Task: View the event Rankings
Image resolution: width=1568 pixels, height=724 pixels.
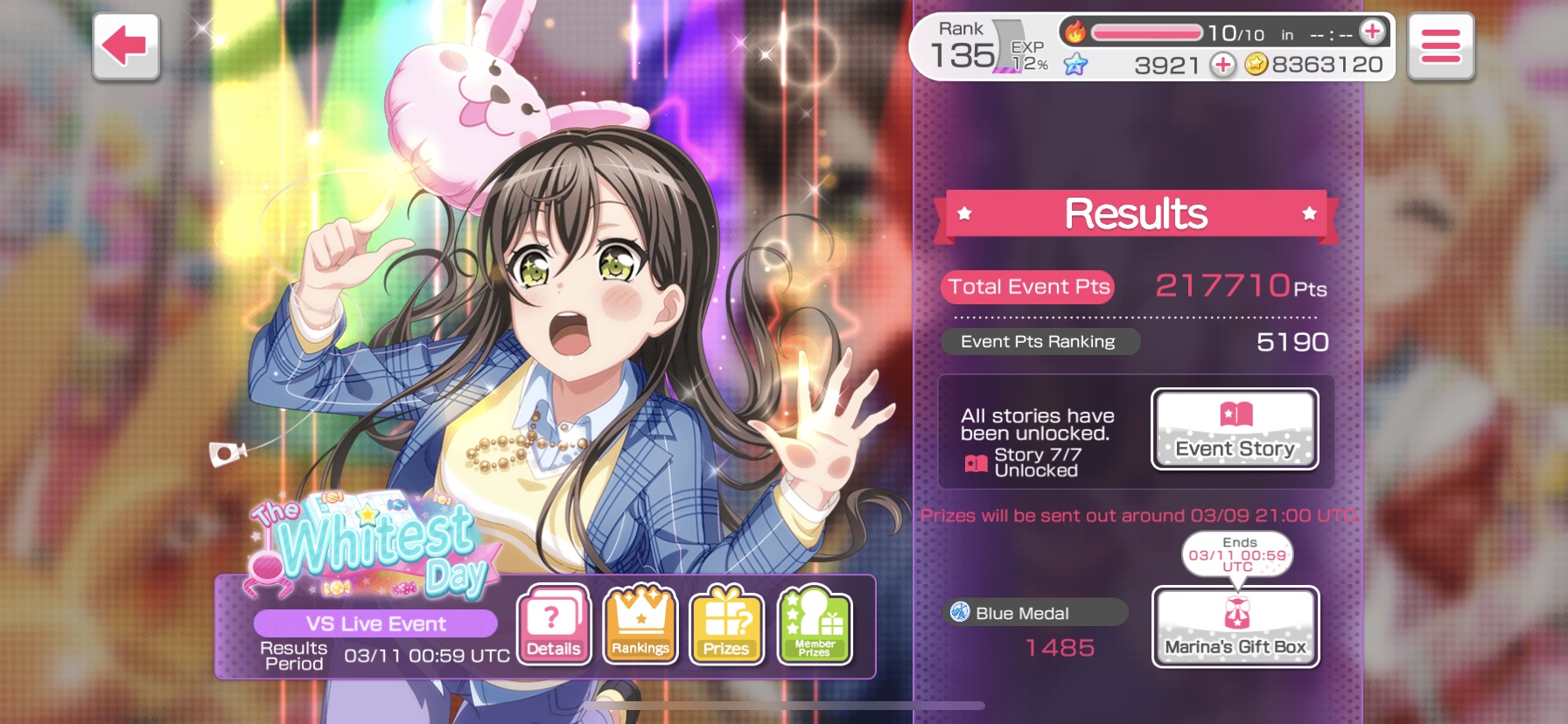Action: click(640, 625)
